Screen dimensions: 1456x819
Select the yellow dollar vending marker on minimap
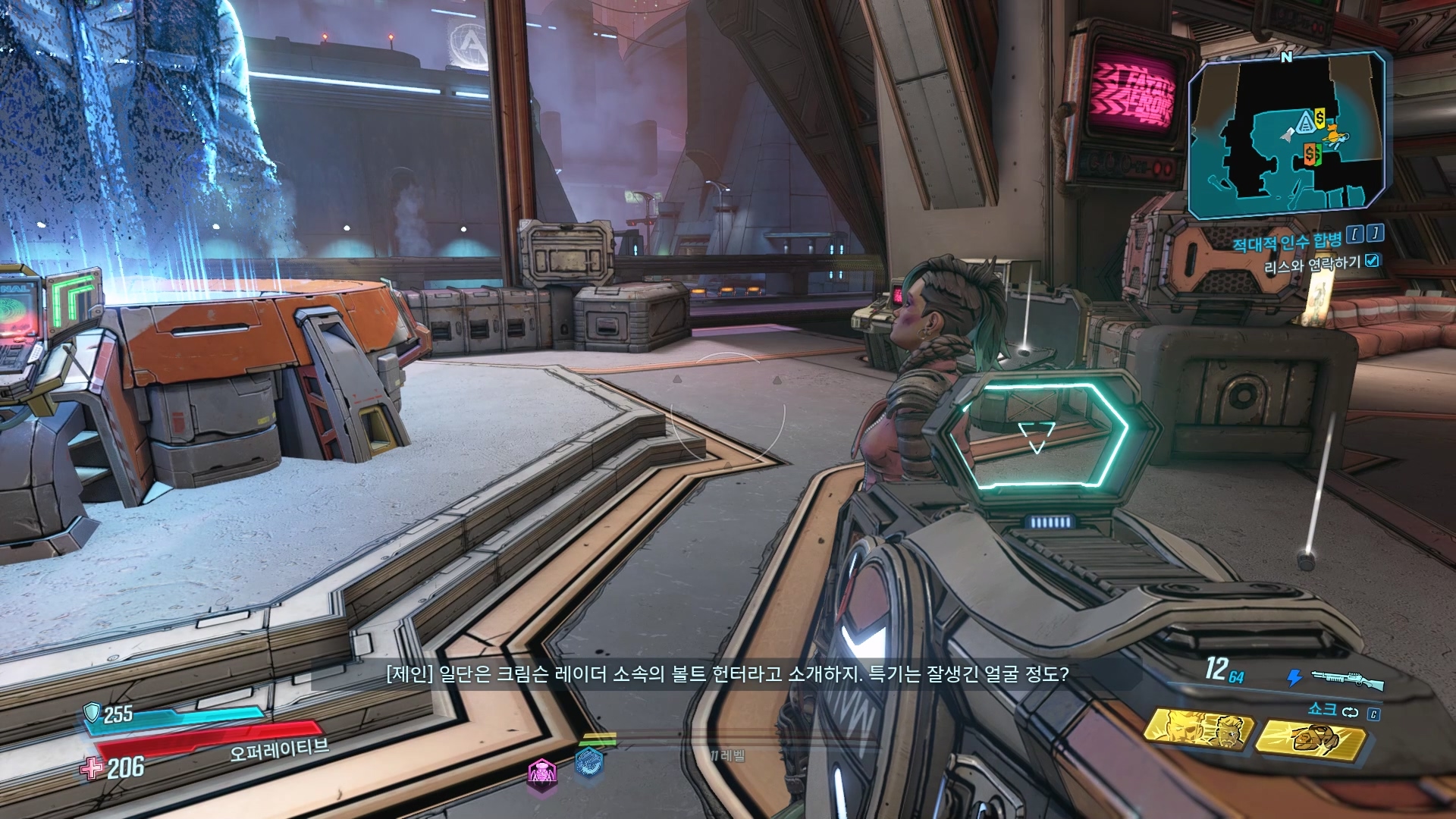tap(1321, 118)
